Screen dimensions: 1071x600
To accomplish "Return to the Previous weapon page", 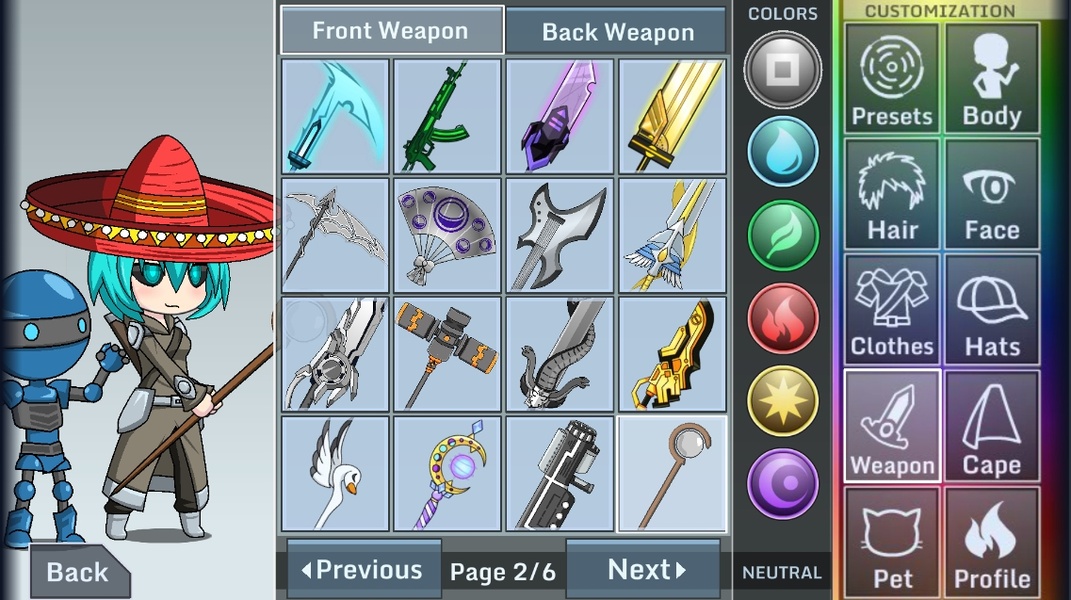I will point(364,569).
